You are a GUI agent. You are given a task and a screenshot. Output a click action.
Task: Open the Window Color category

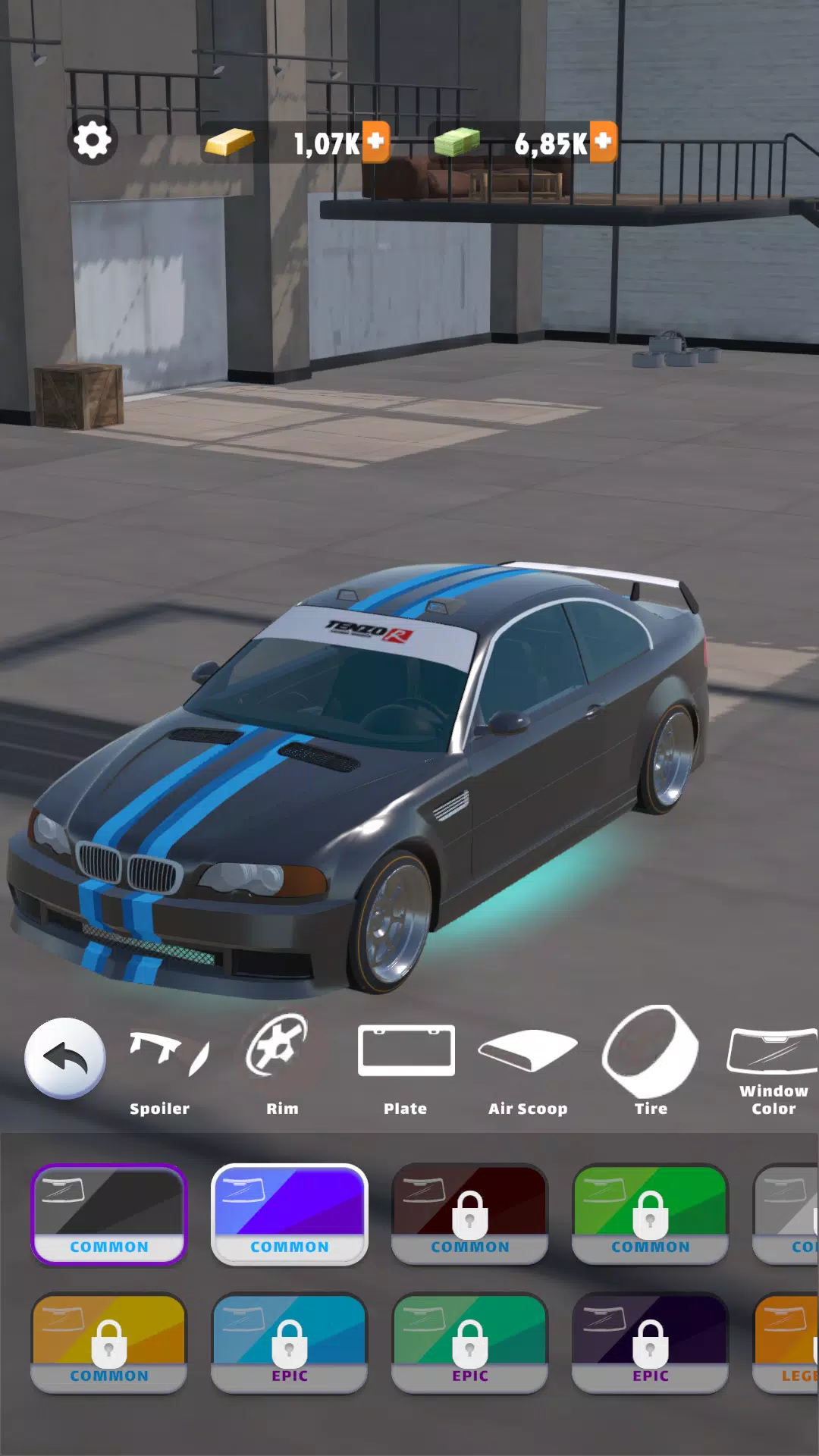tap(773, 1065)
